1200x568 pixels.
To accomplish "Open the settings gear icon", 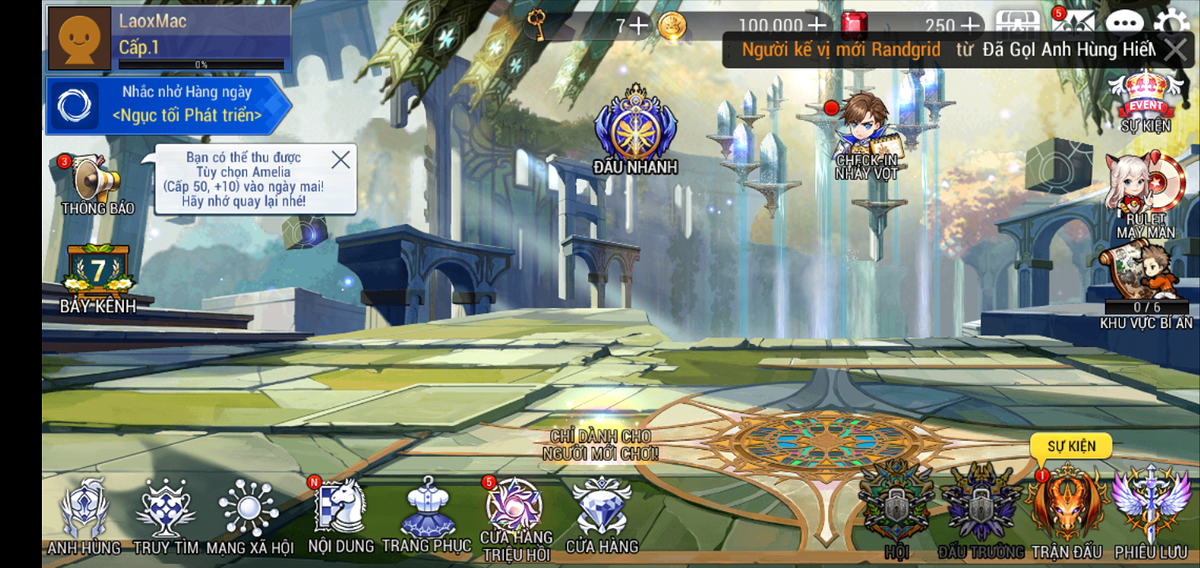I will (1172, 24).
